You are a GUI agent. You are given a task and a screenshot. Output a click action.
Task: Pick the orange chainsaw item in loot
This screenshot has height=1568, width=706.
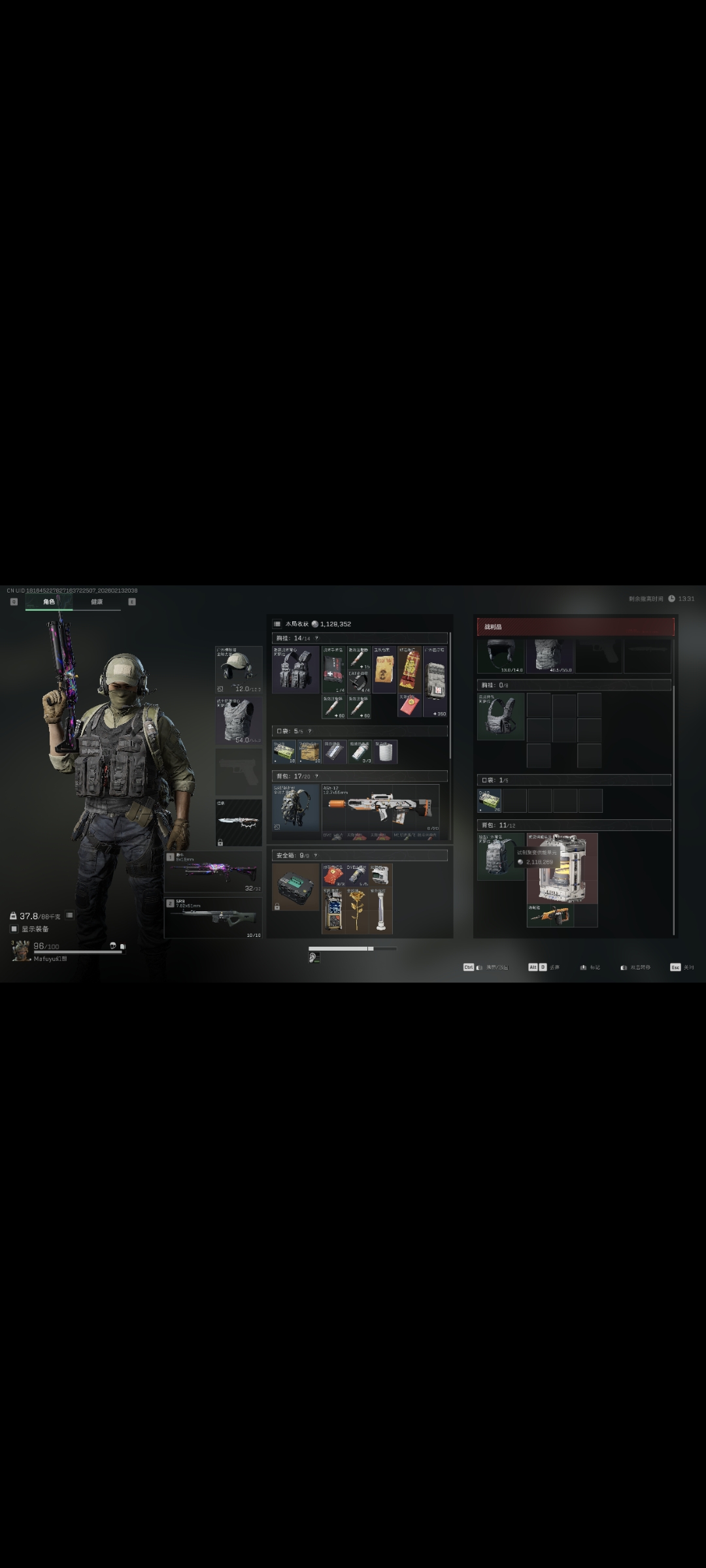point(550,915)
